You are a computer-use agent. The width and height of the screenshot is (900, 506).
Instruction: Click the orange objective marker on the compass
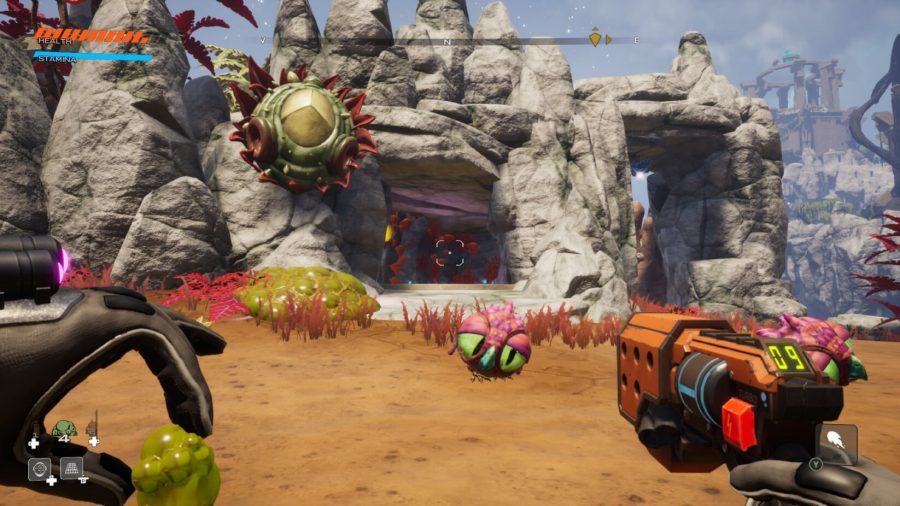tap(595, 39)
